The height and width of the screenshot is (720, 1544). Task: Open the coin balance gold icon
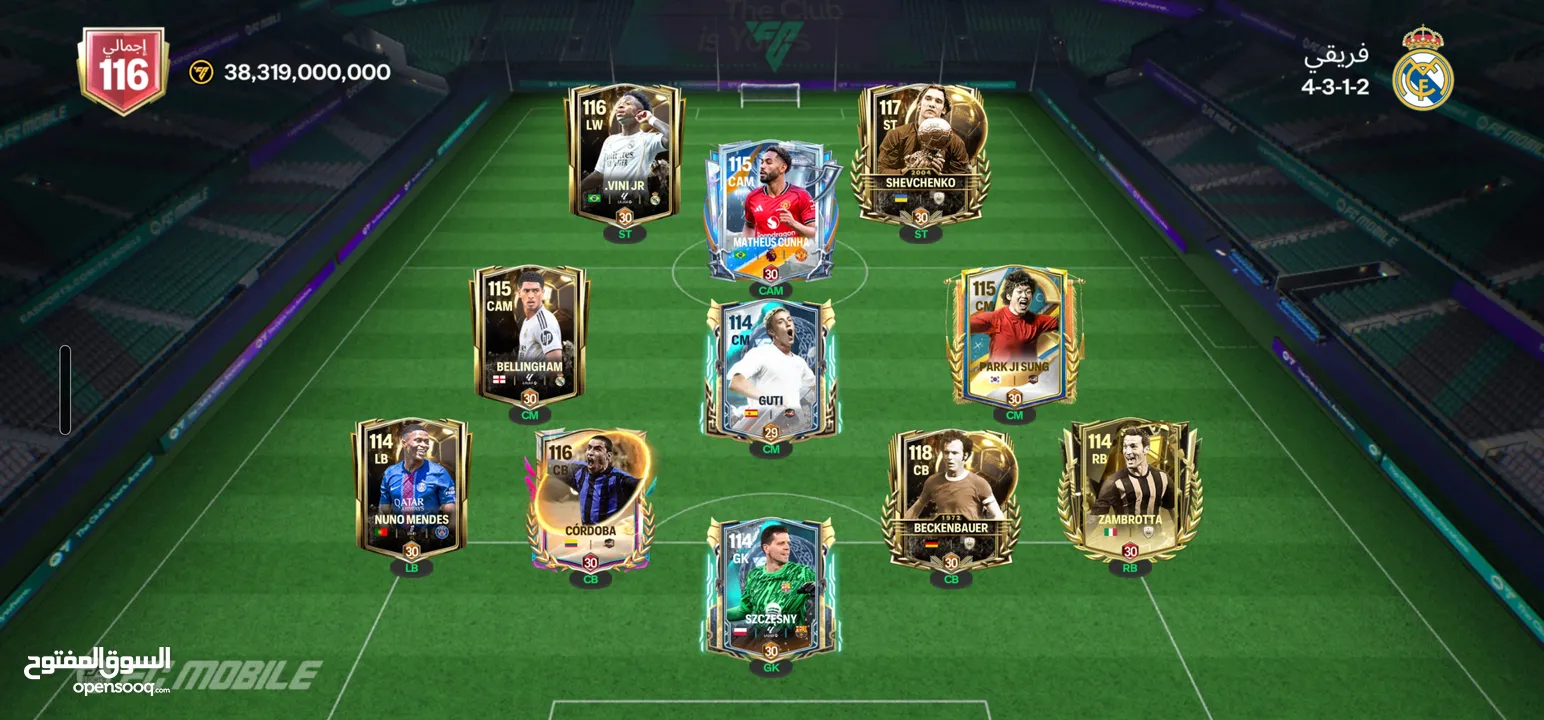click(201, 72)
